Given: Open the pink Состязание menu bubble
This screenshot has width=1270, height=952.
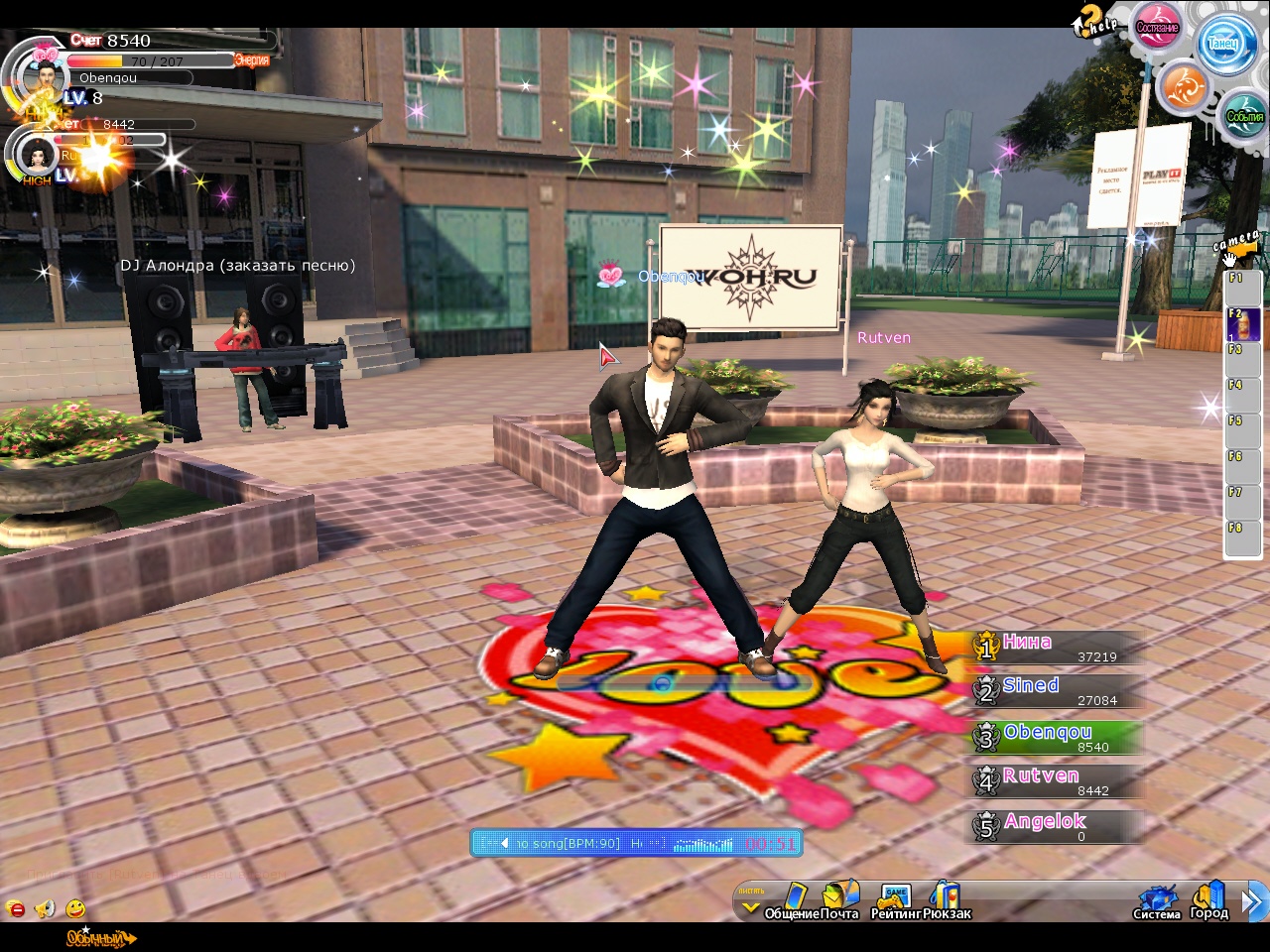Looking at the screenshot, I should pyautogui.click(x=1157, y=27).
